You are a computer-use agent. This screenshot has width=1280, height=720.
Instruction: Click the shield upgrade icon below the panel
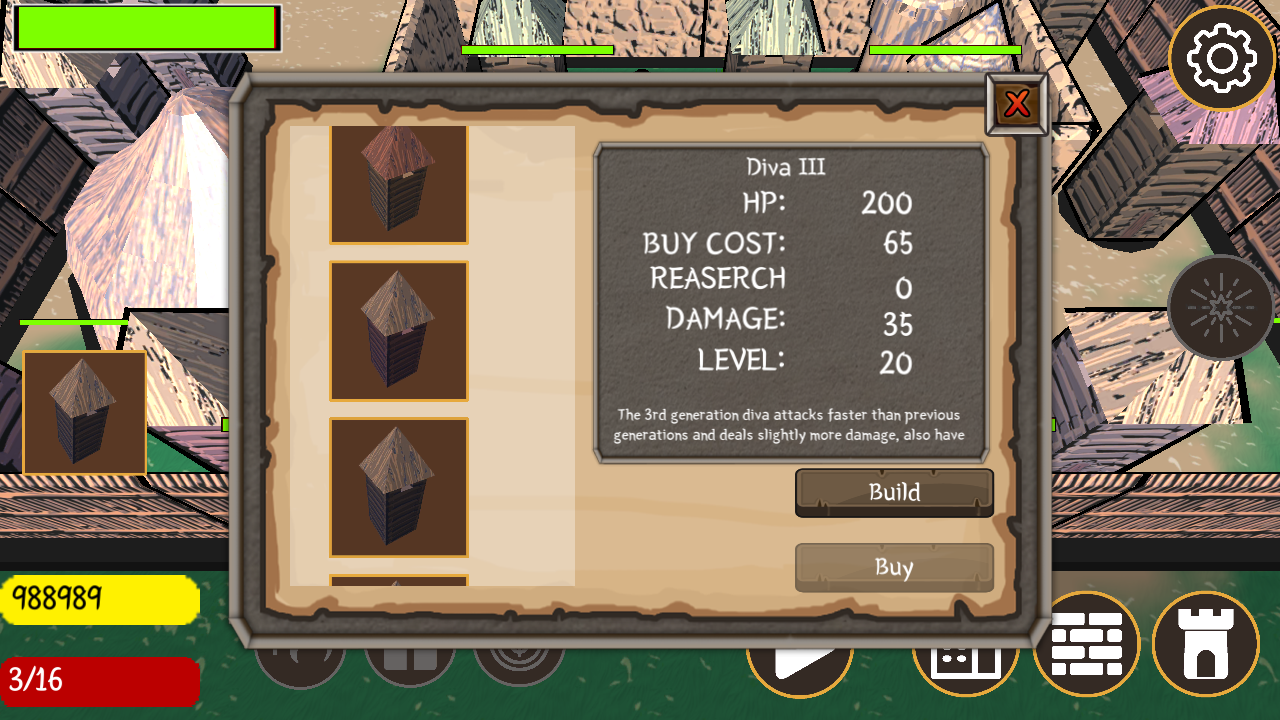tap(518, 660)
